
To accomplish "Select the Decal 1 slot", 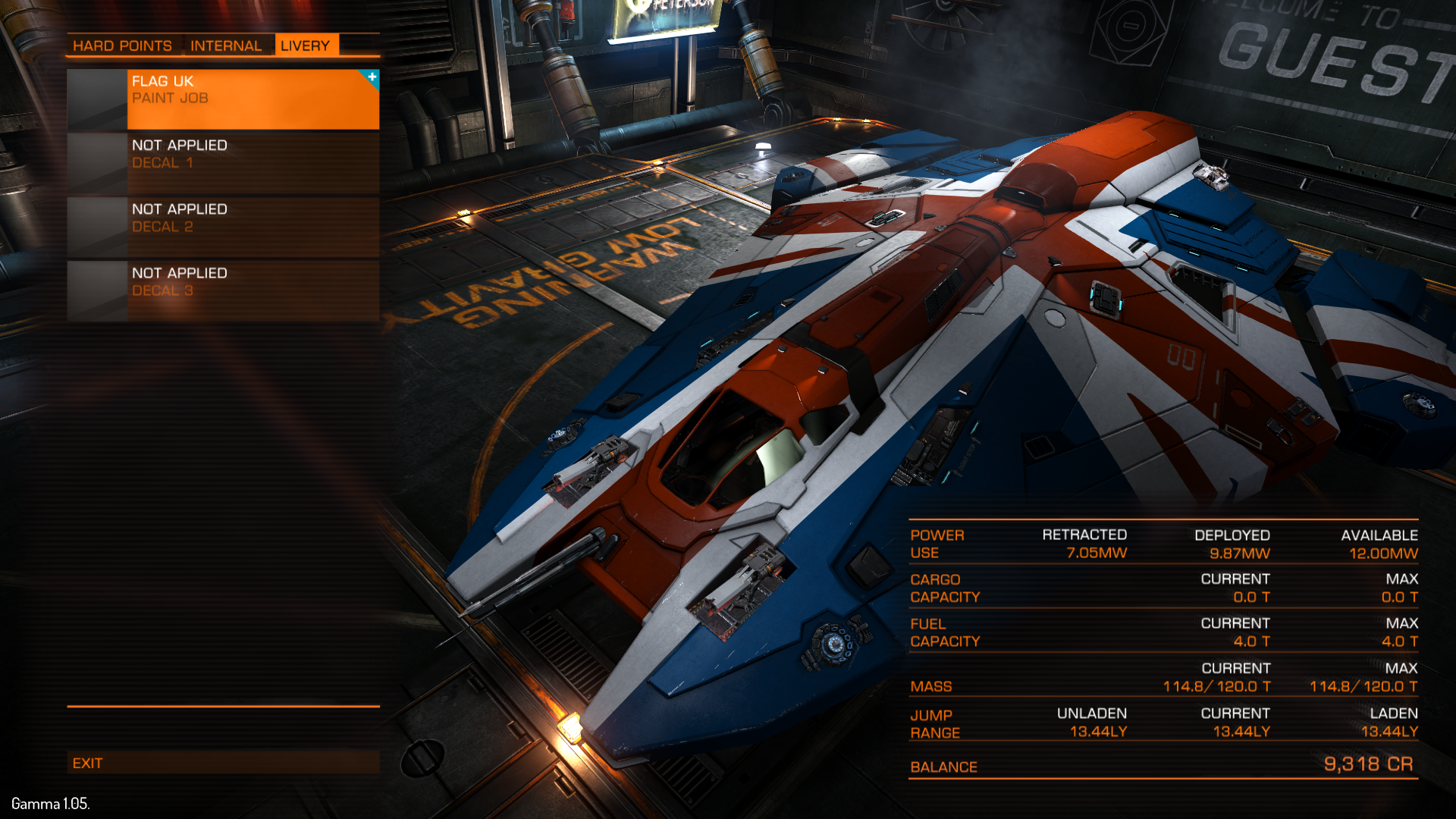I will click(223, 162).
